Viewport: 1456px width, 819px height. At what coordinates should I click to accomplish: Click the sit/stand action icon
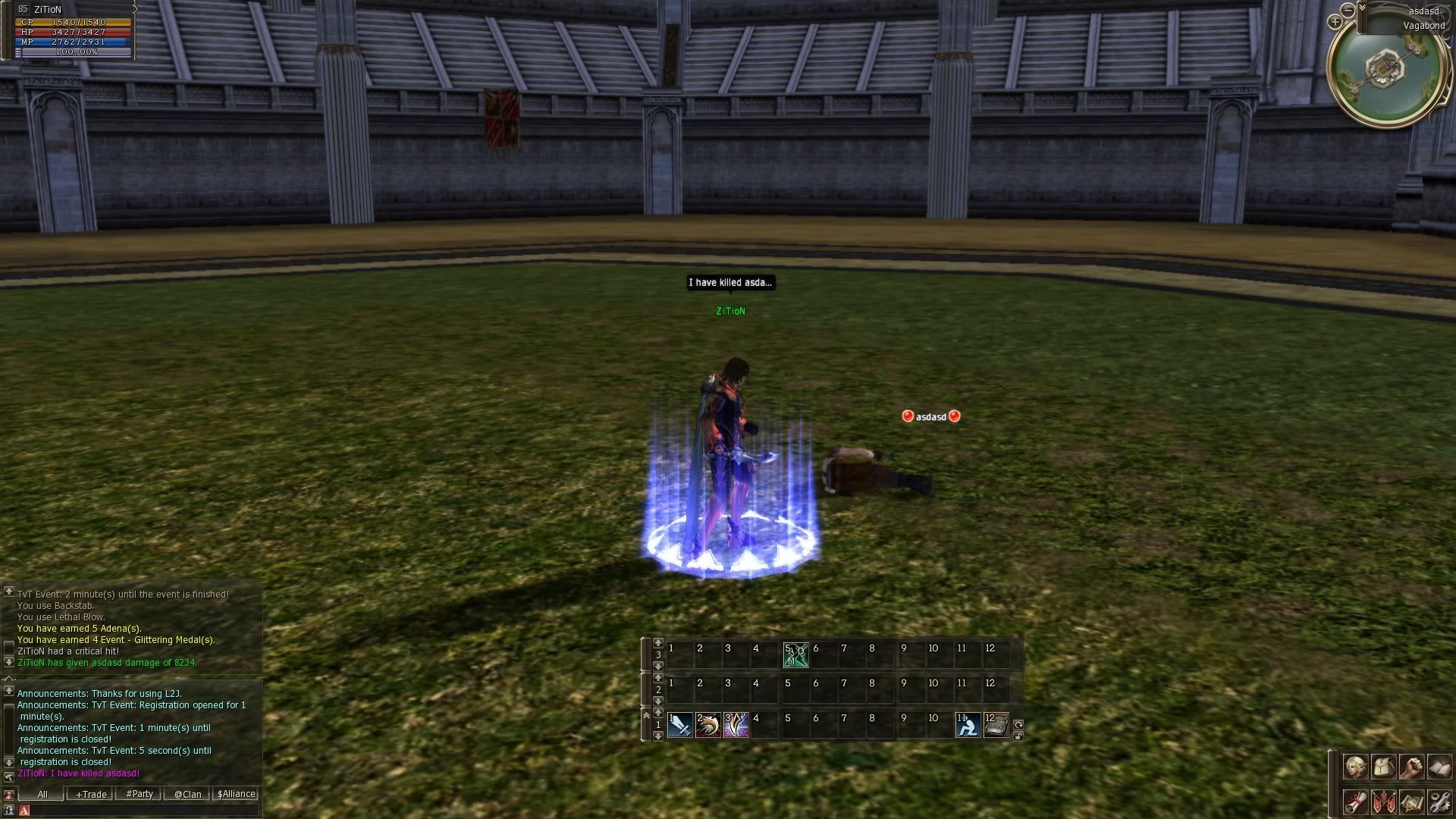968,725
